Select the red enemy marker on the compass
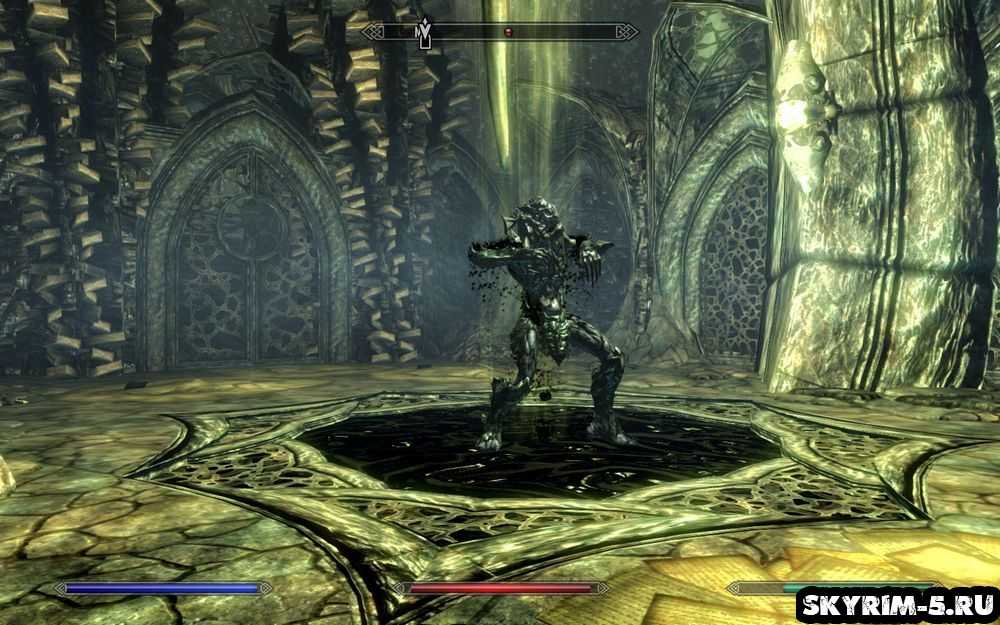Screen dimensions: 1000x625 click(507, 32)
